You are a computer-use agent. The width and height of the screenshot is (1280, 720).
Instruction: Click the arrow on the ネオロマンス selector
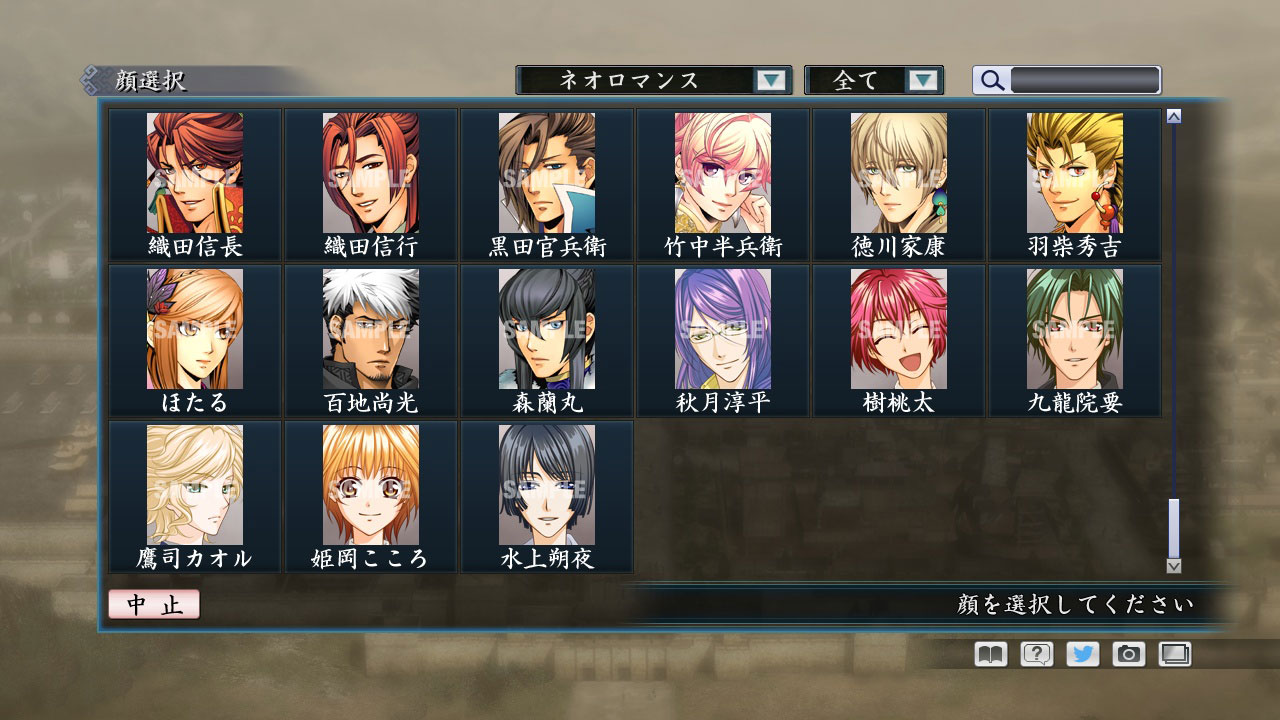pyautogui.click(x=770, y=80)
